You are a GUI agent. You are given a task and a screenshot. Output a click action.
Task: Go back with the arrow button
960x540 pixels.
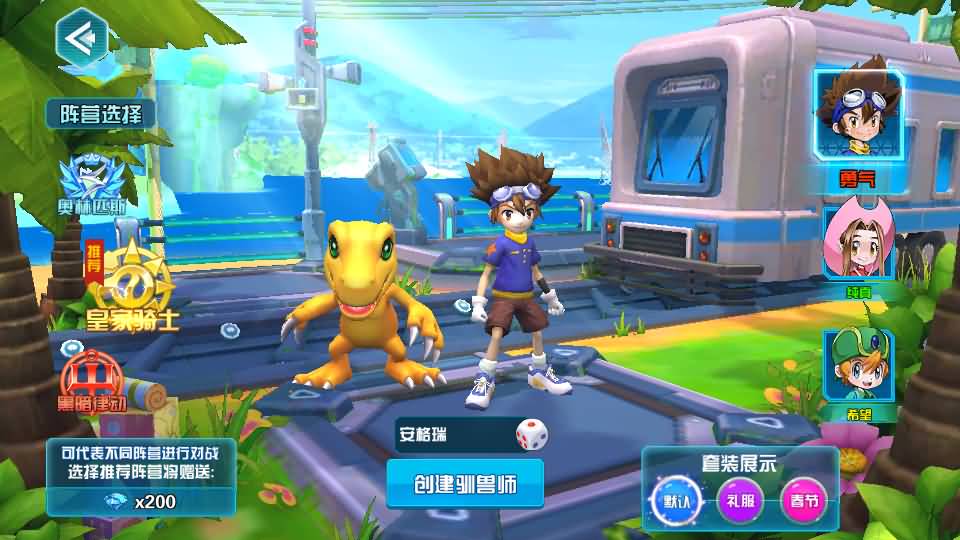(x=81, y=38)
